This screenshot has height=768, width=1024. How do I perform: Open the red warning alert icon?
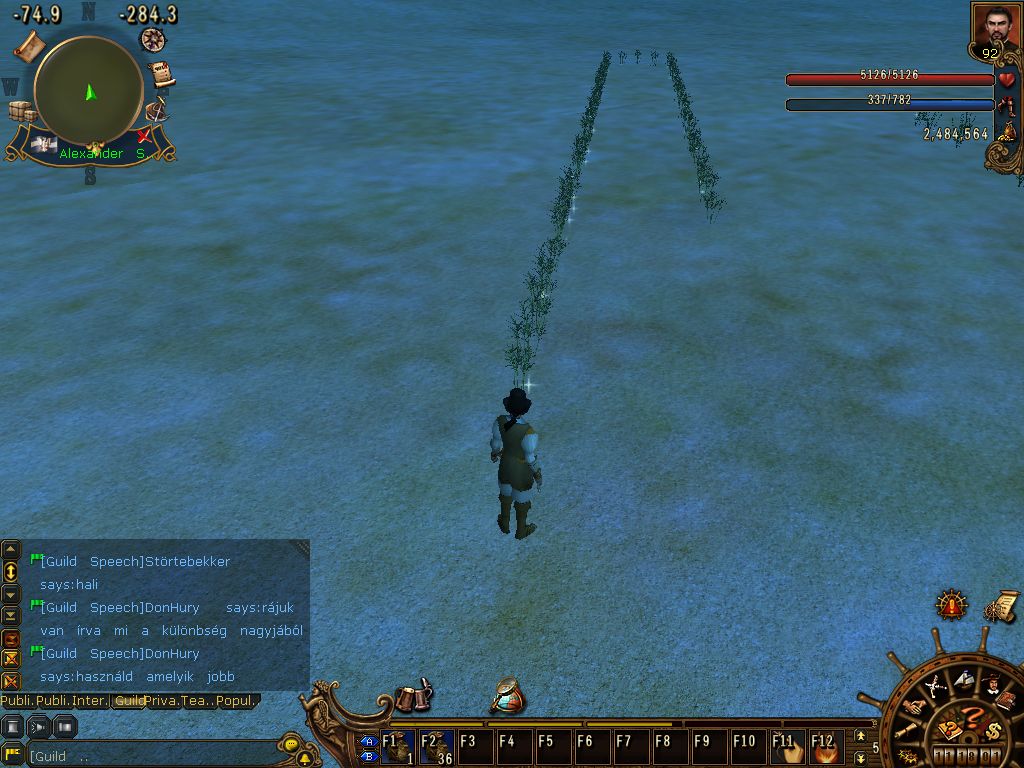pyautogui.click(x=951, y=605)
